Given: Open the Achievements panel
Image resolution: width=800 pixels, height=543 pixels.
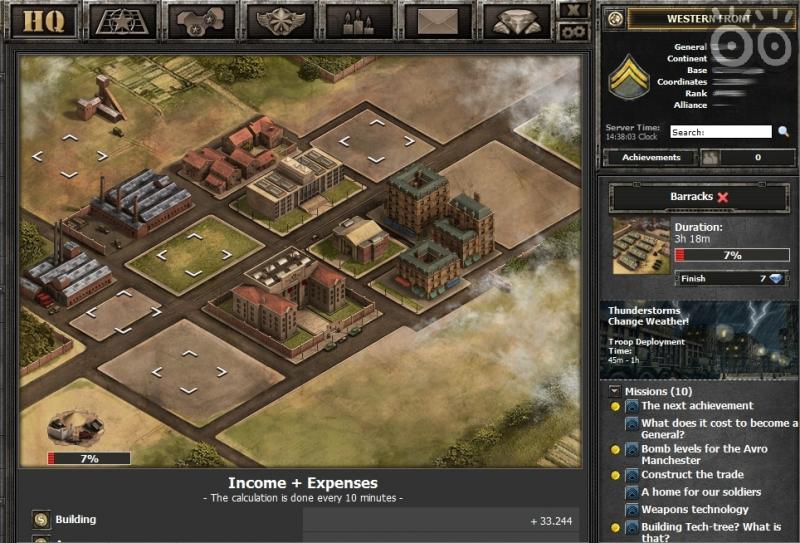Looking at the screenshot, I should click(651, 157).
